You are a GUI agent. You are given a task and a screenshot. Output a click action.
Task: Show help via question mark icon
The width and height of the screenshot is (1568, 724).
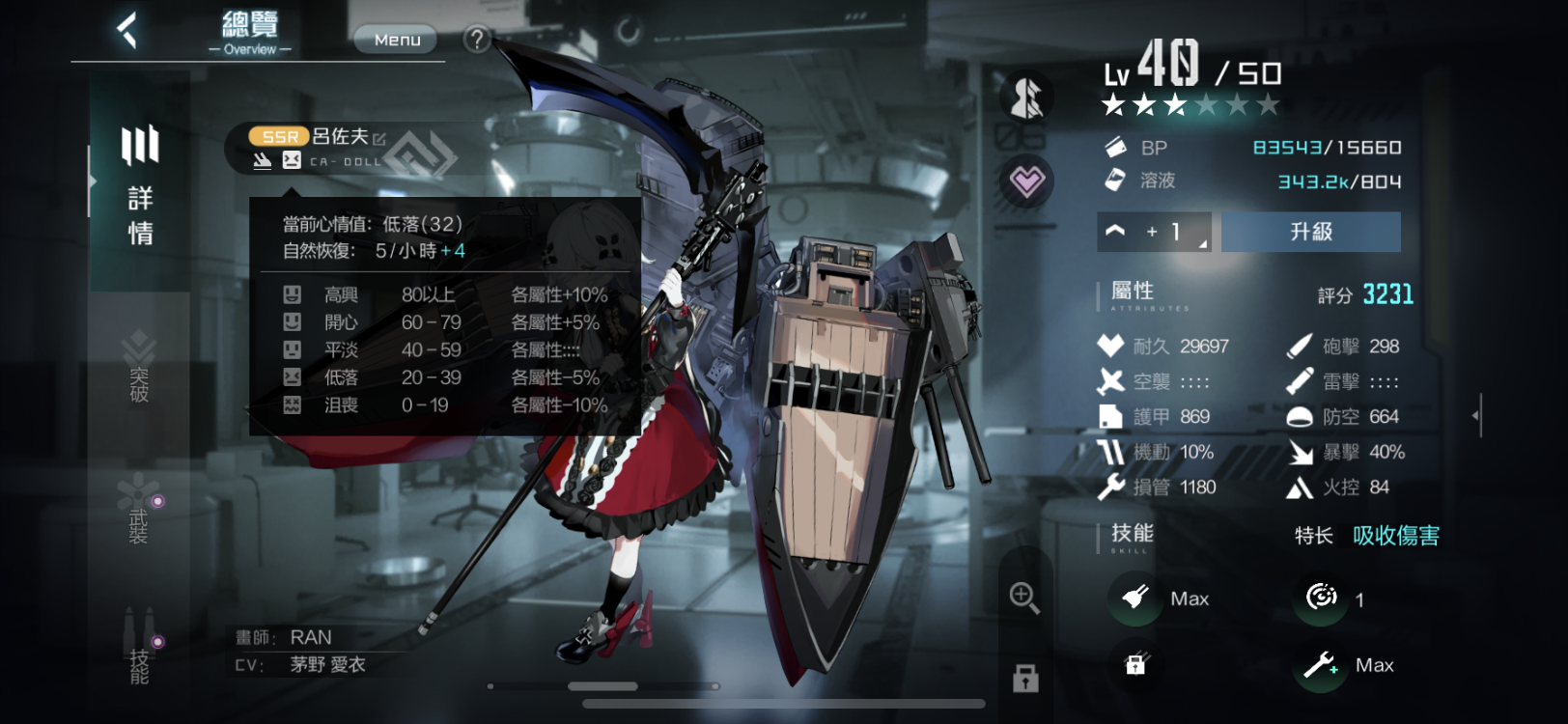[x=476, y=40]
